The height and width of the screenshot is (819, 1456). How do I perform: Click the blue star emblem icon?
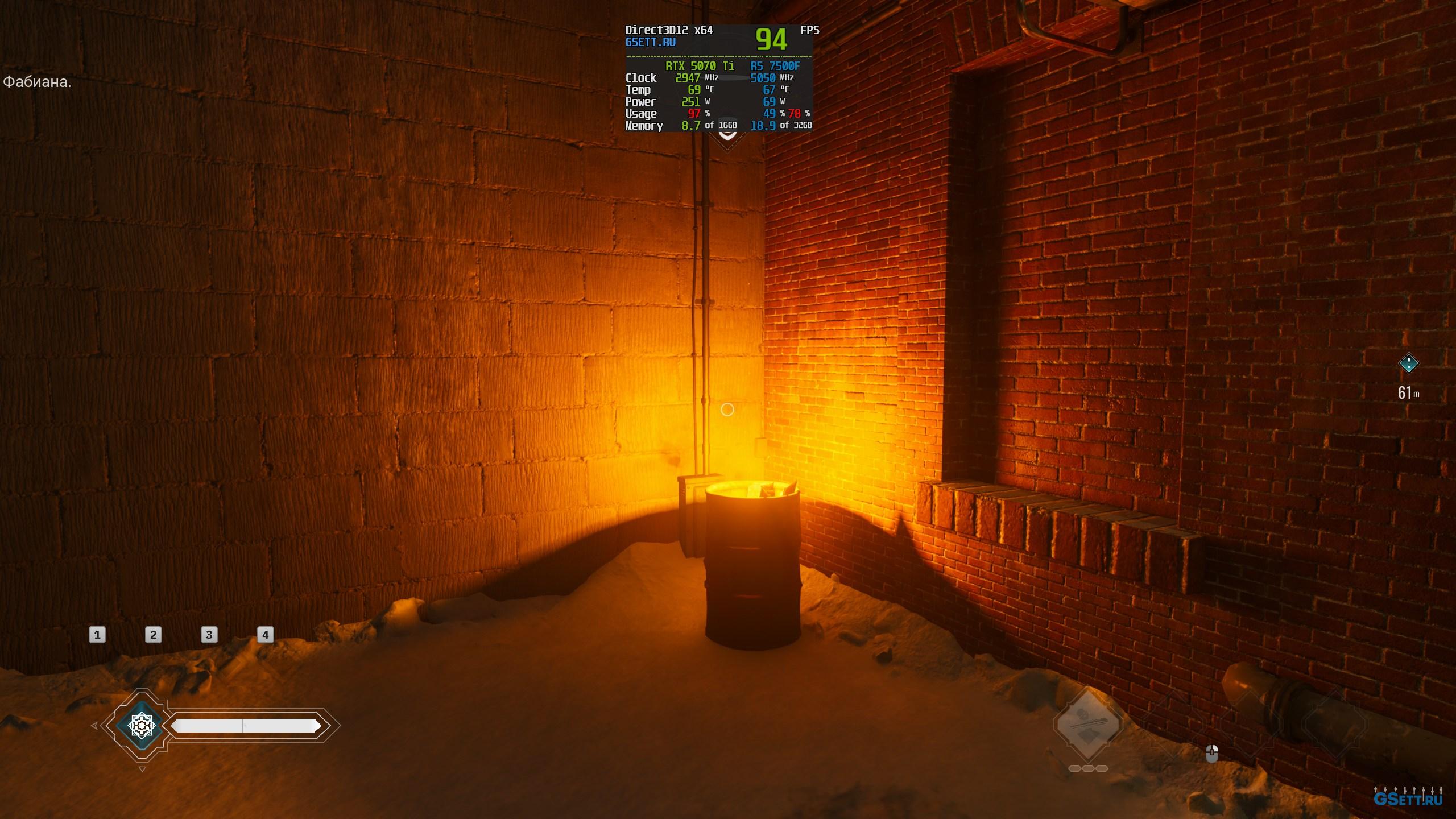(x=142, y=725)
